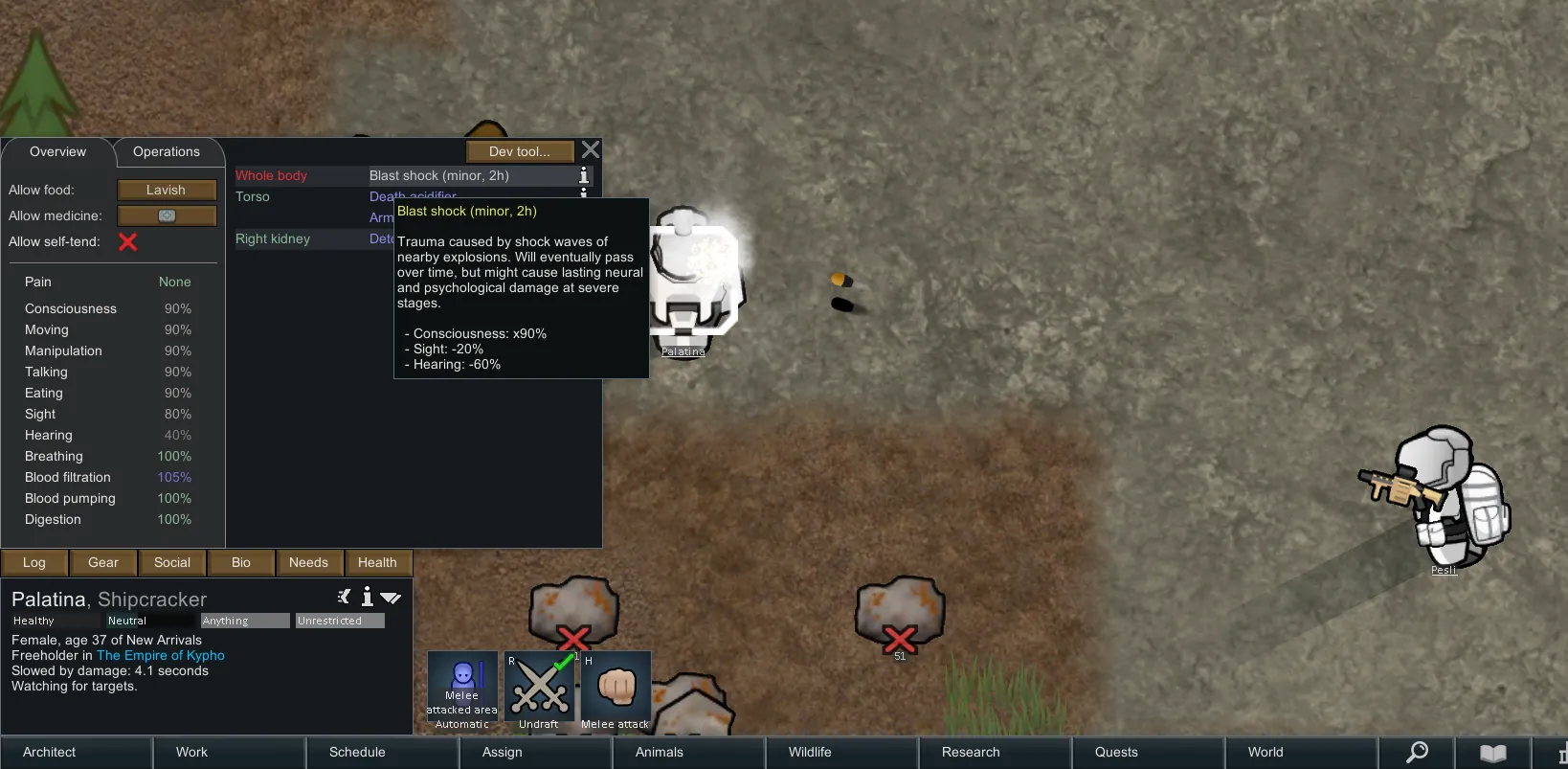
Task: Switch to the Overview tab
Action: pyautogui.click(x=57, y=152)
